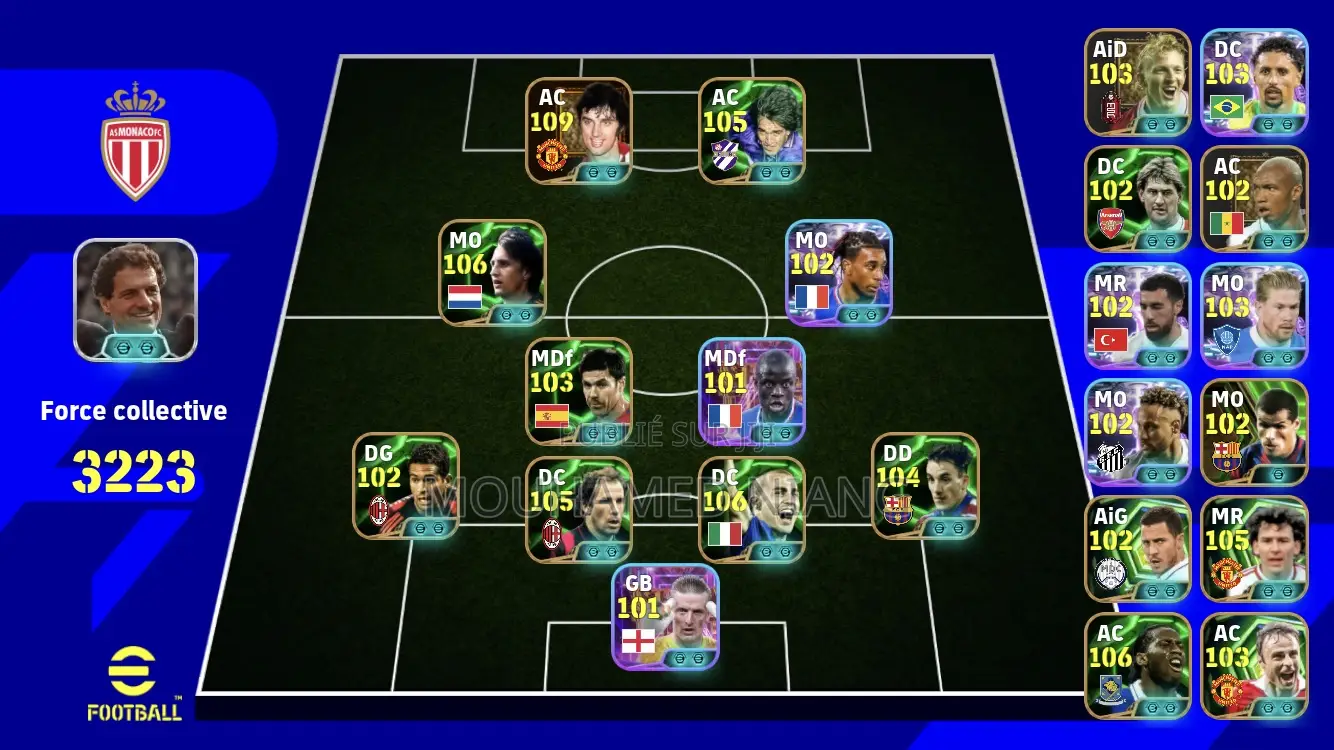Viewport: 1334px width, 750px height.
Task: Select the MR 105 substitute card
Action: (x=1254, y=548)
